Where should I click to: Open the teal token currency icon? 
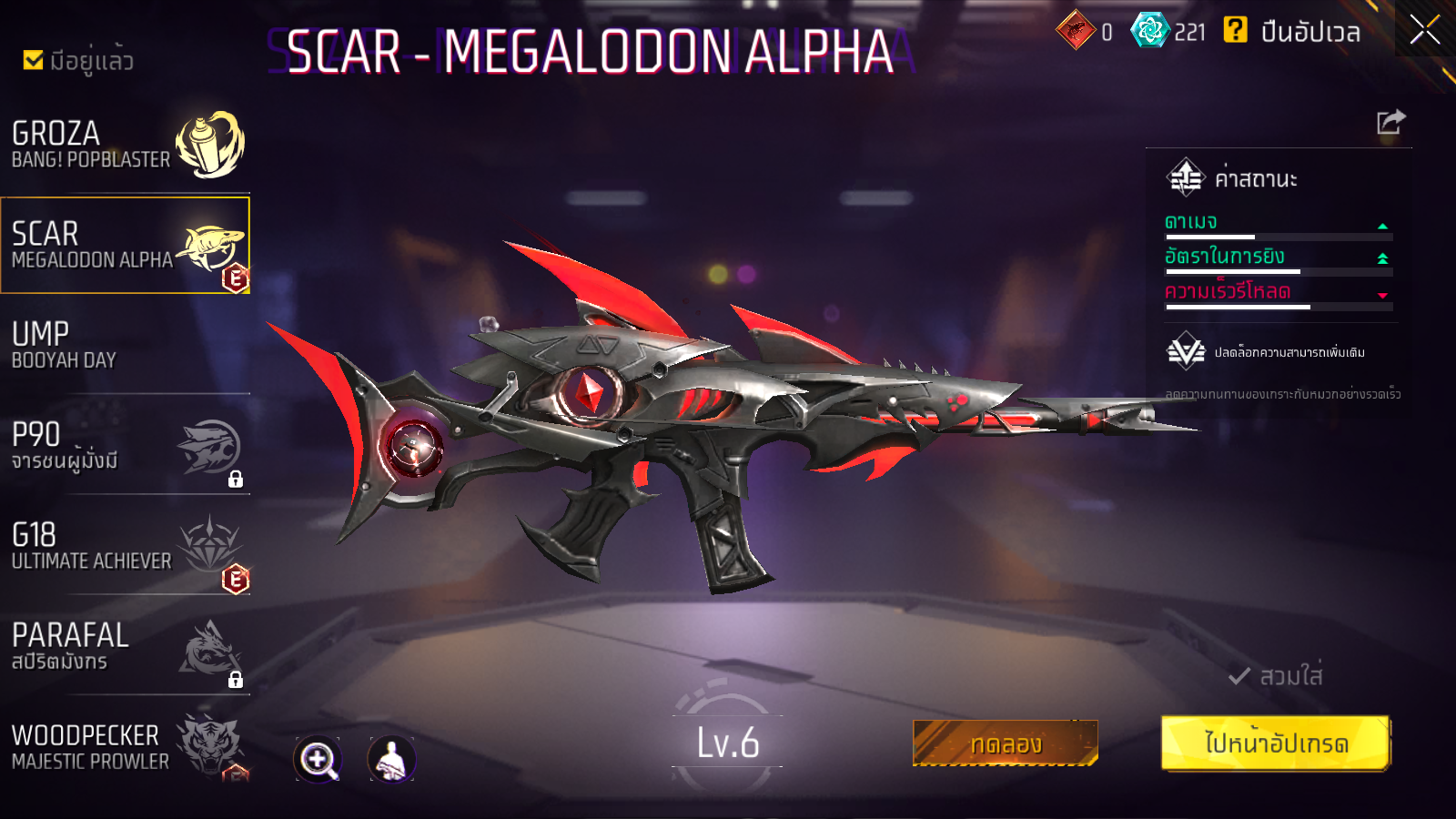click(x=1149, y=31)
